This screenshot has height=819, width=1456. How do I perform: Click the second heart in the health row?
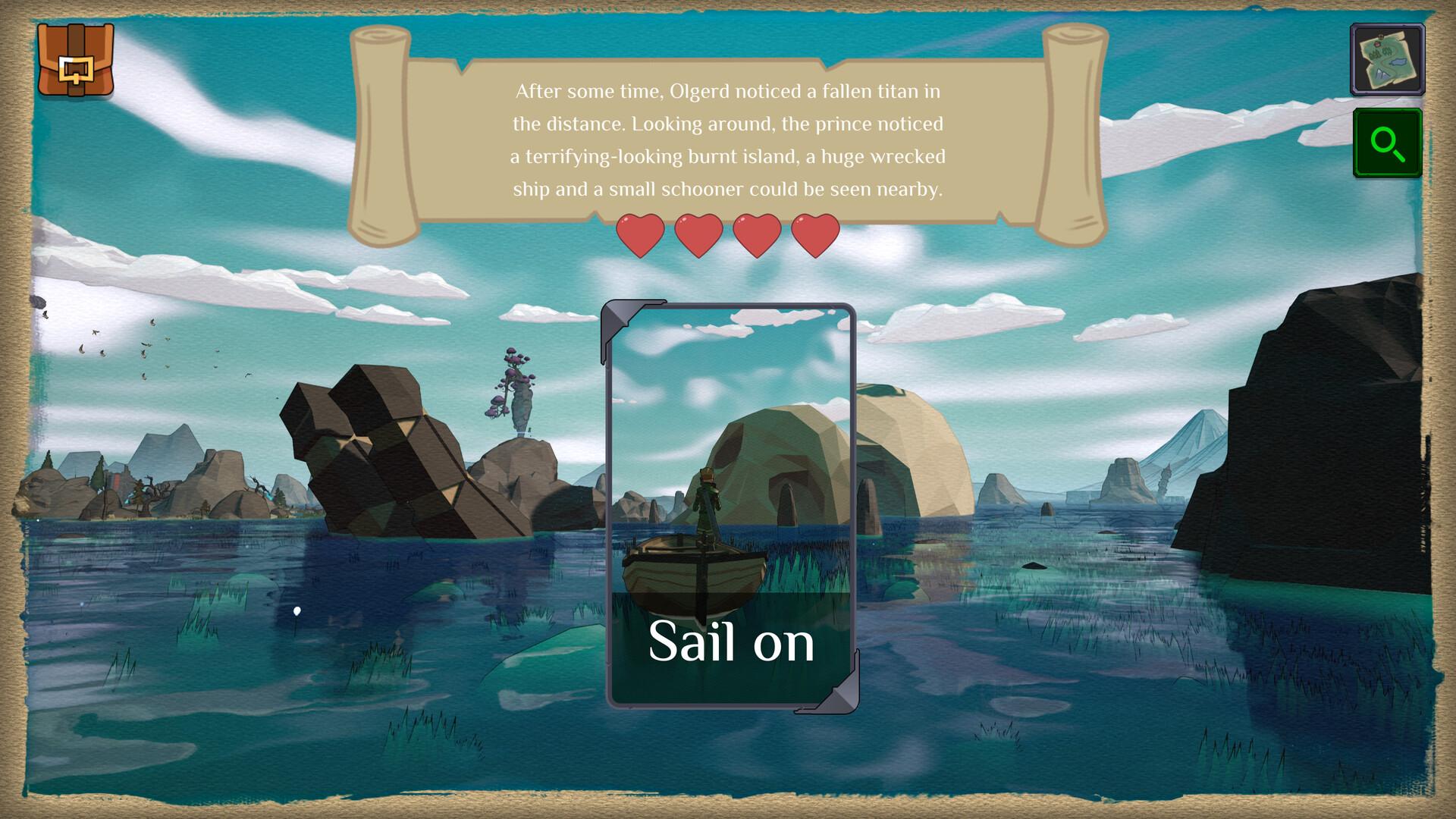click(x=698, y=234)
